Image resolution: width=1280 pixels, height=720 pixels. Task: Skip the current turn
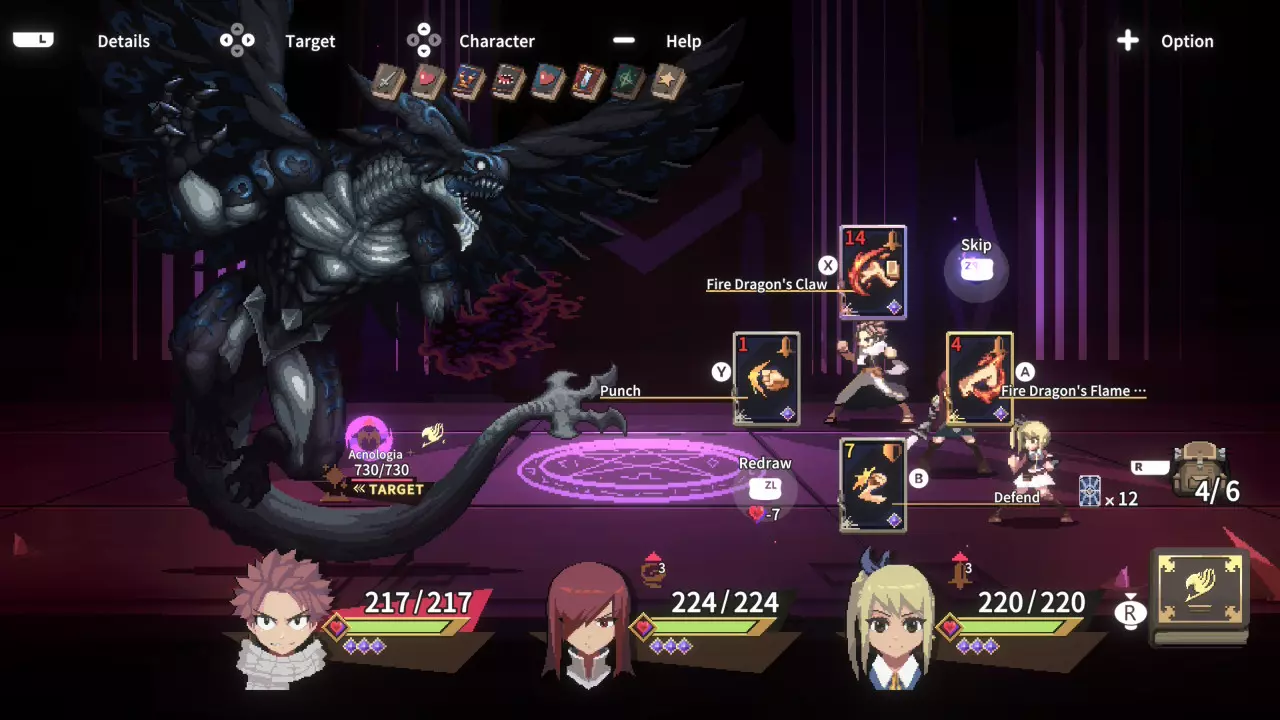(x=976, y=267)
